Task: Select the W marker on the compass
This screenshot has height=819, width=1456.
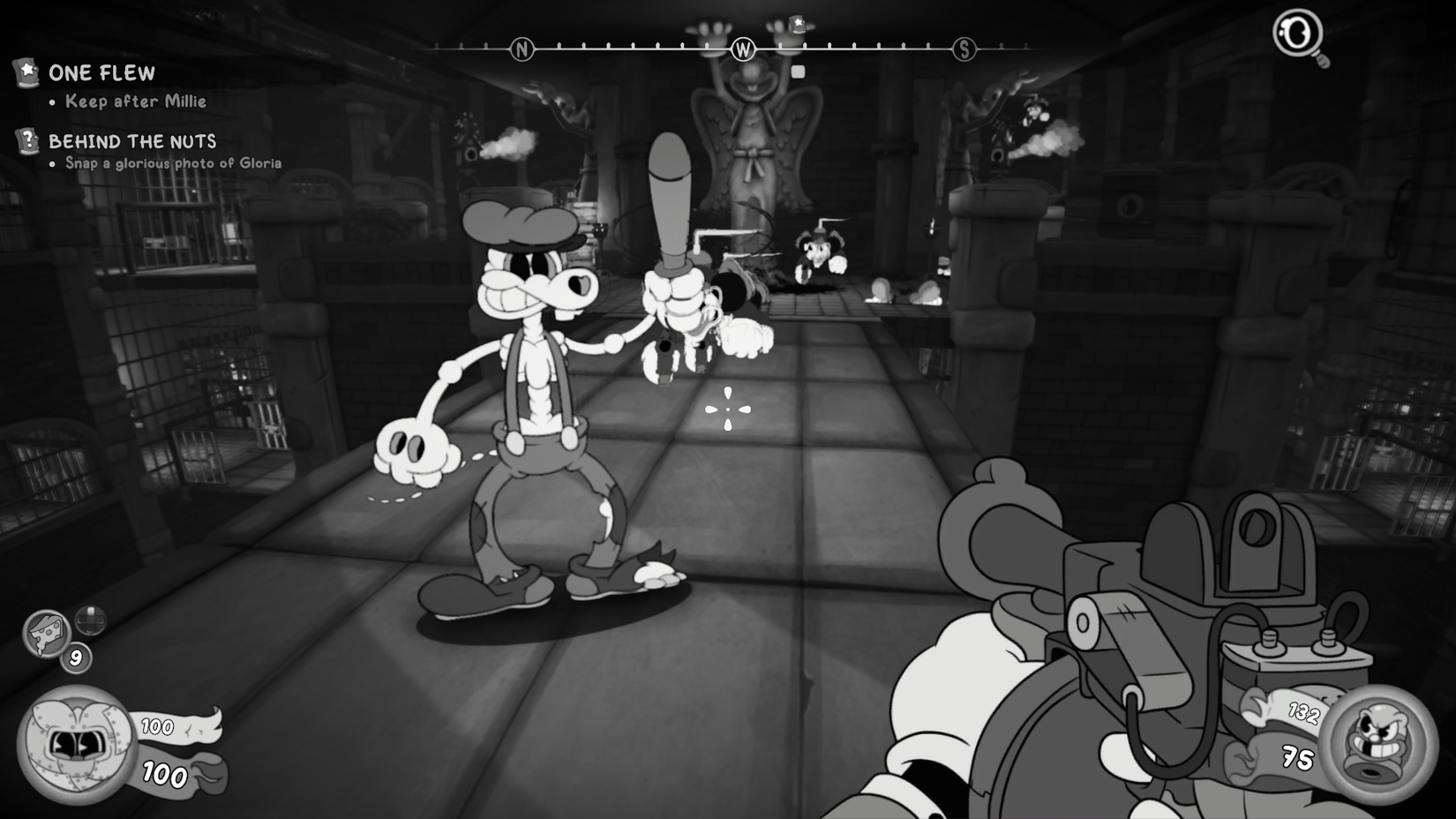Action: [746, 49]
